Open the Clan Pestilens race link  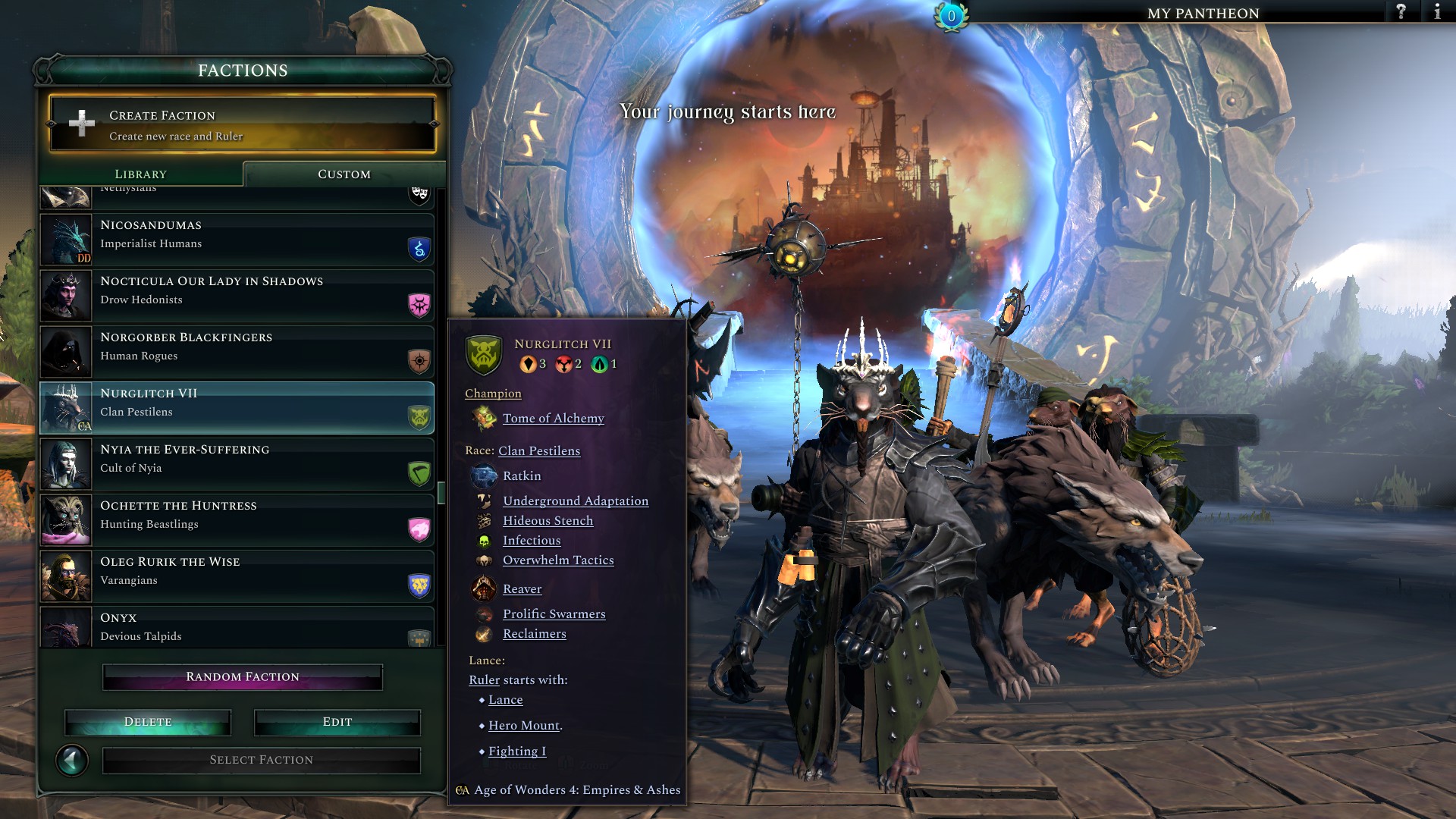click(x=538, y=450)
